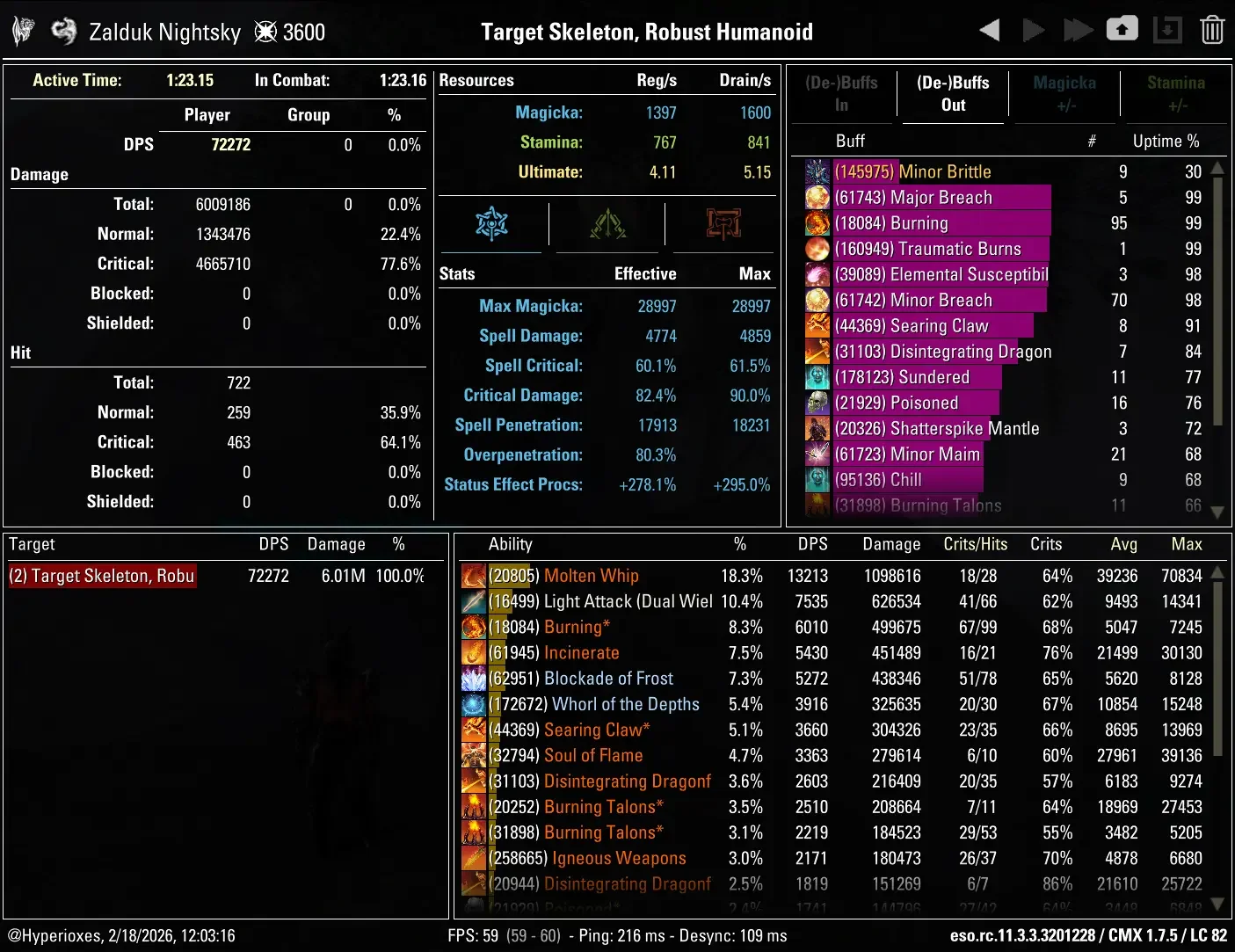Select the blue magicka stats tab icon
Screen dimensions: 1235x952
pyautogui.click(x=491, y=224)
